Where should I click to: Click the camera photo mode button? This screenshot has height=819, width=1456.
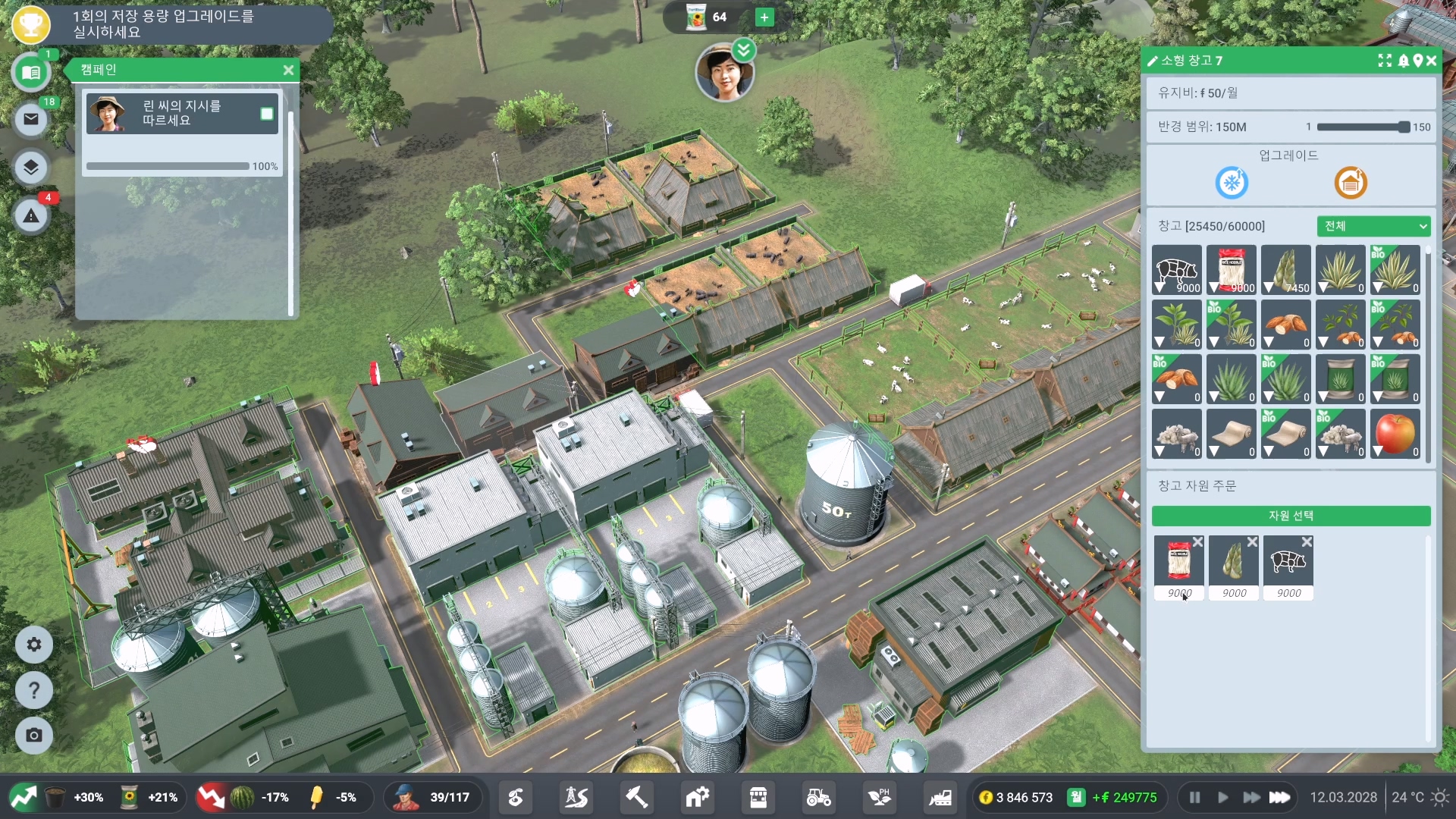pos(34,735)
